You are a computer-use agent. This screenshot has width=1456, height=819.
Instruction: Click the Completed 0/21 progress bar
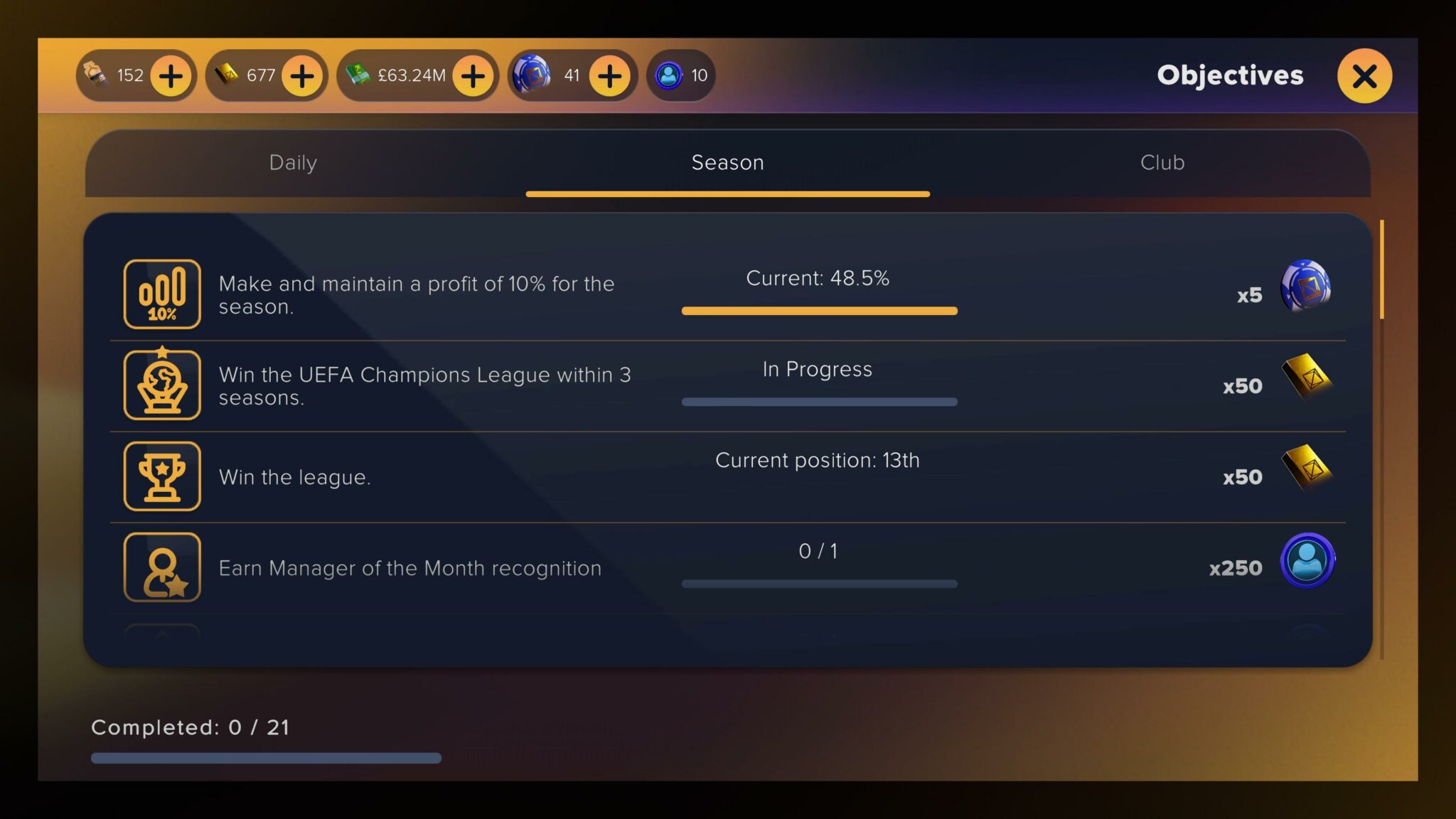265,758
